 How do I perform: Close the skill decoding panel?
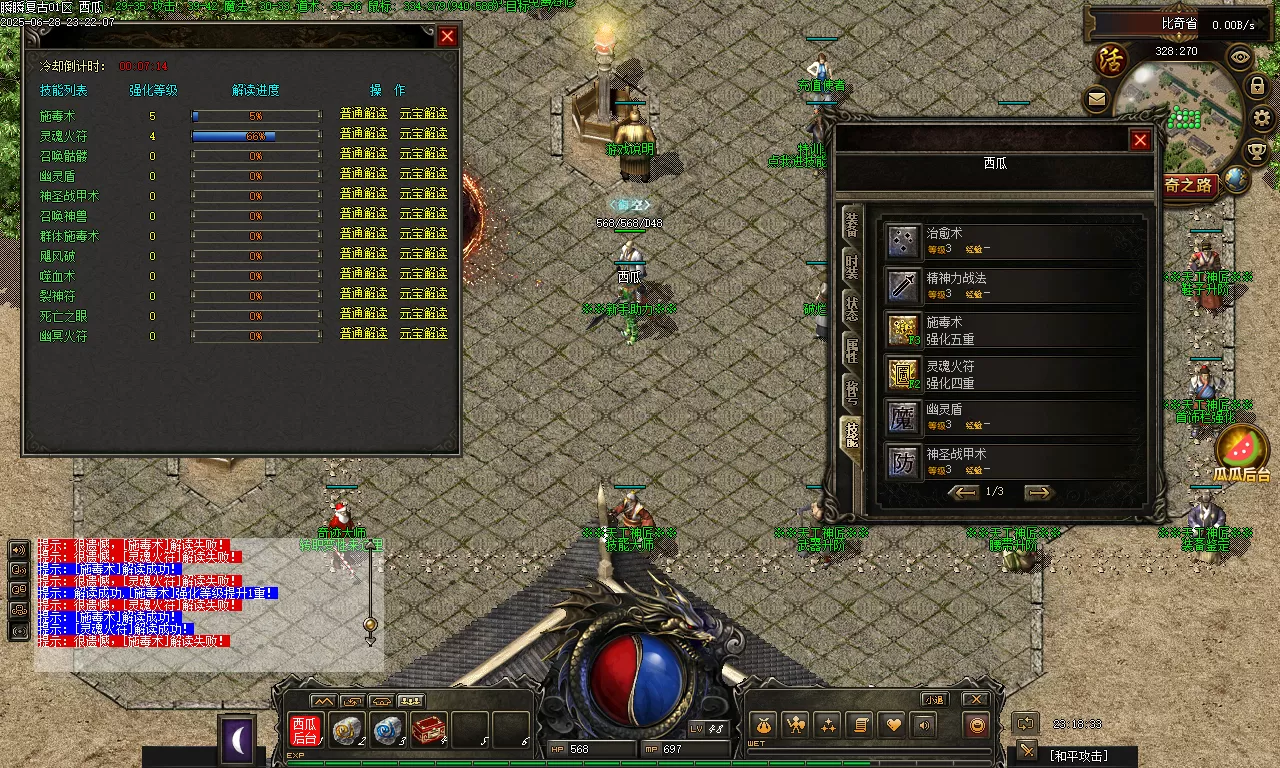click(447, 36)
